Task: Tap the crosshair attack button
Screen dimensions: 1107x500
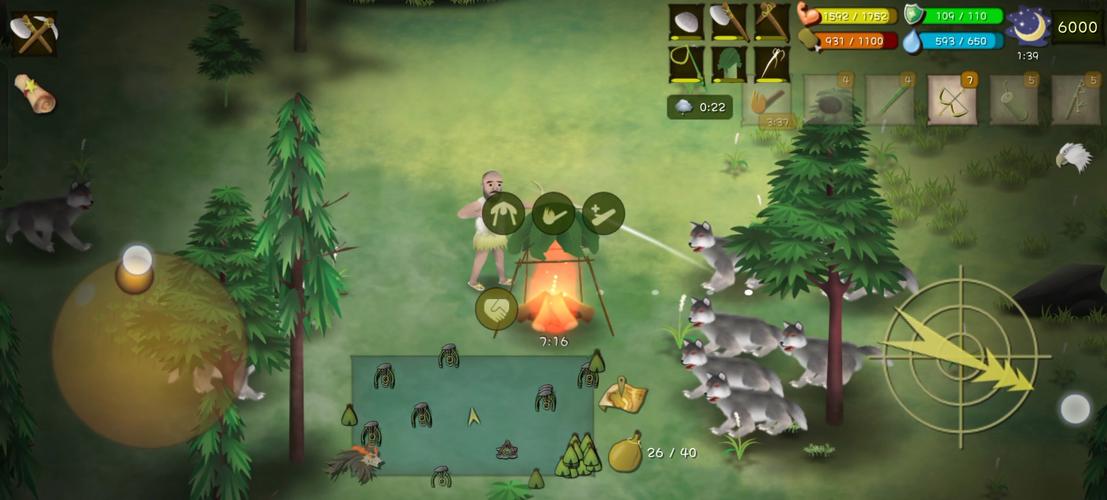Action: tap(959, 356)
